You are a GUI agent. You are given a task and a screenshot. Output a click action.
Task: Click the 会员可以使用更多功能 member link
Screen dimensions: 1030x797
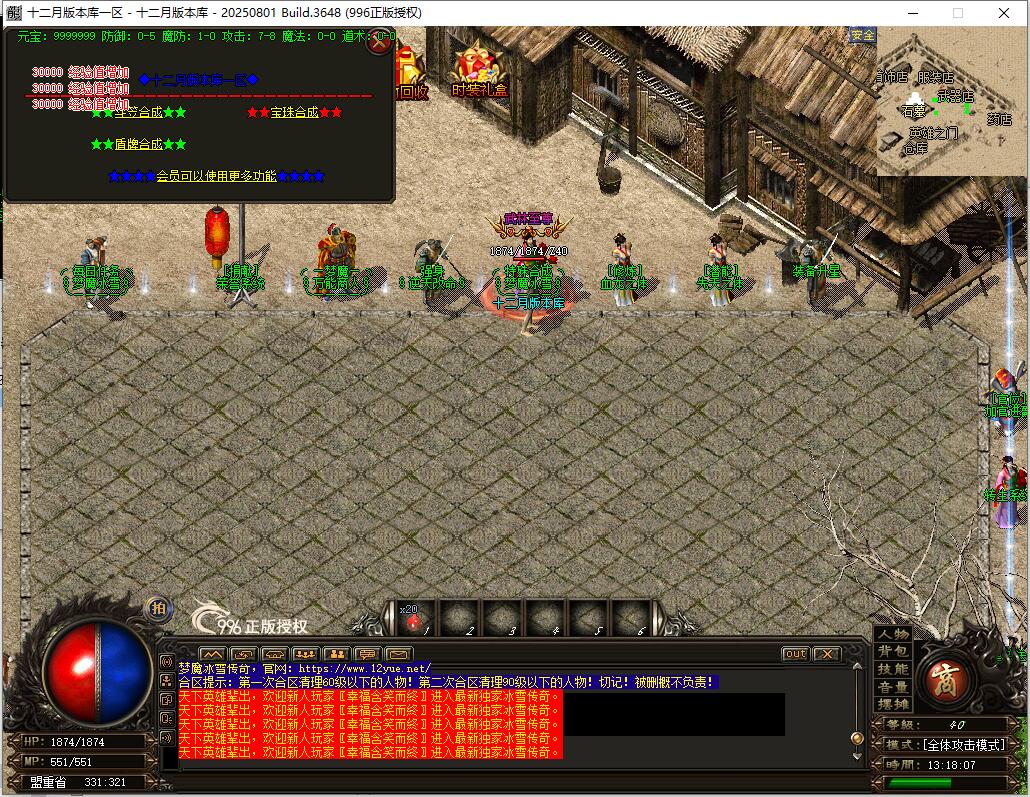[216, 176]
